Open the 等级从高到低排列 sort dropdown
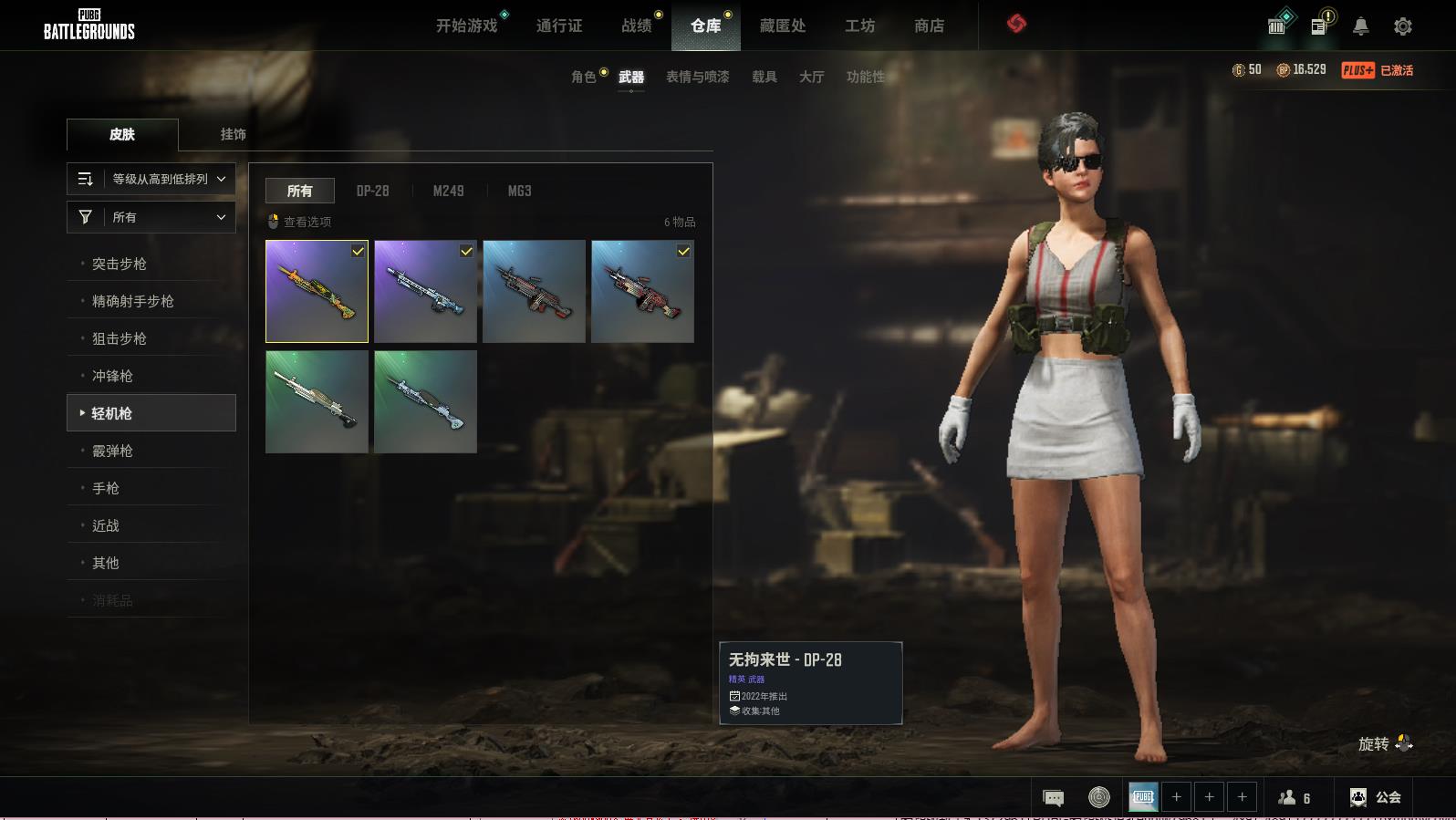Screen dimensions: 1456x820 pyautogui.click(x=151, y=179)
